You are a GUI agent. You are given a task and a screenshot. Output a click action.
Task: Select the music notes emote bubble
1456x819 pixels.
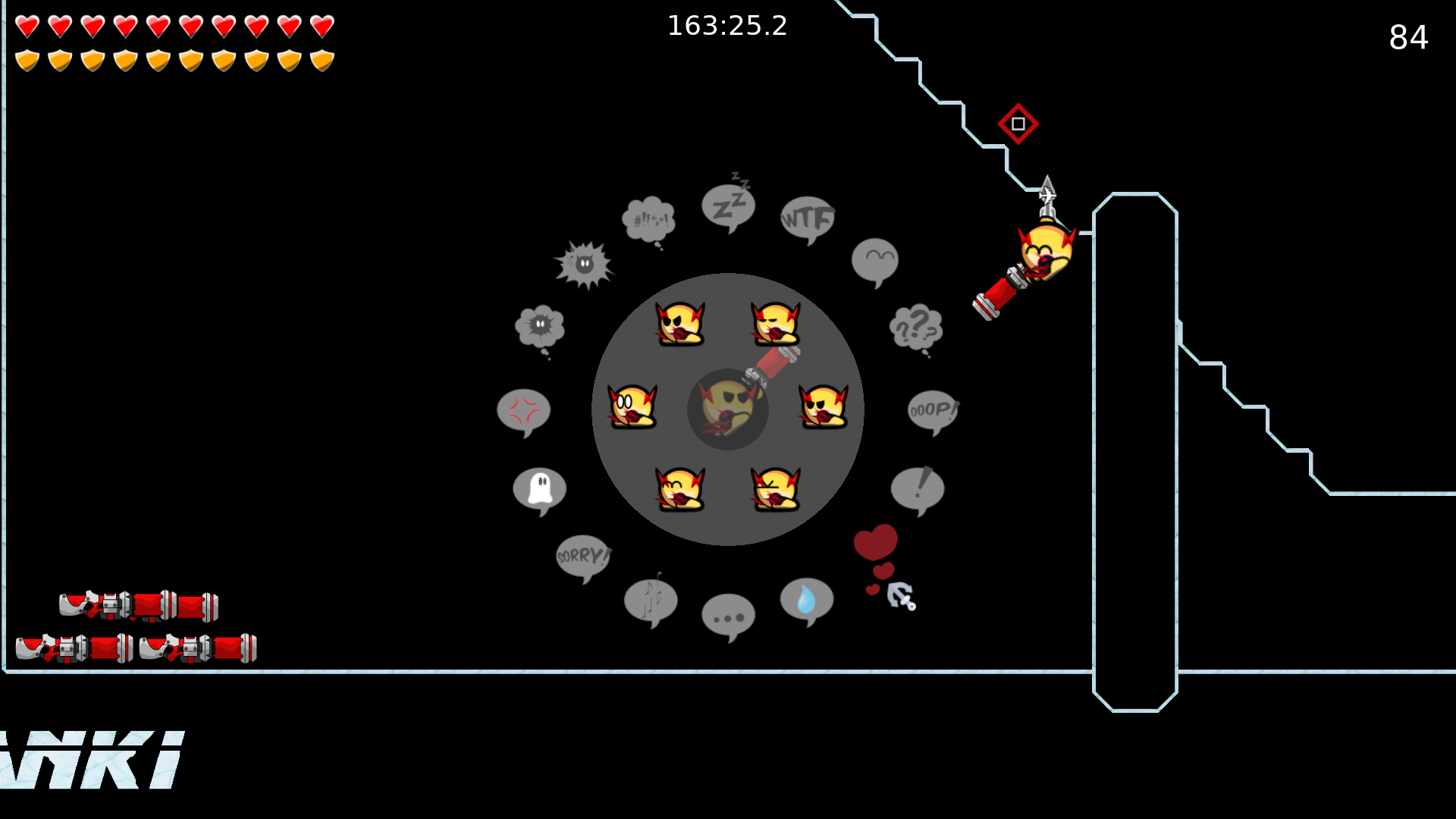point(651,601)
